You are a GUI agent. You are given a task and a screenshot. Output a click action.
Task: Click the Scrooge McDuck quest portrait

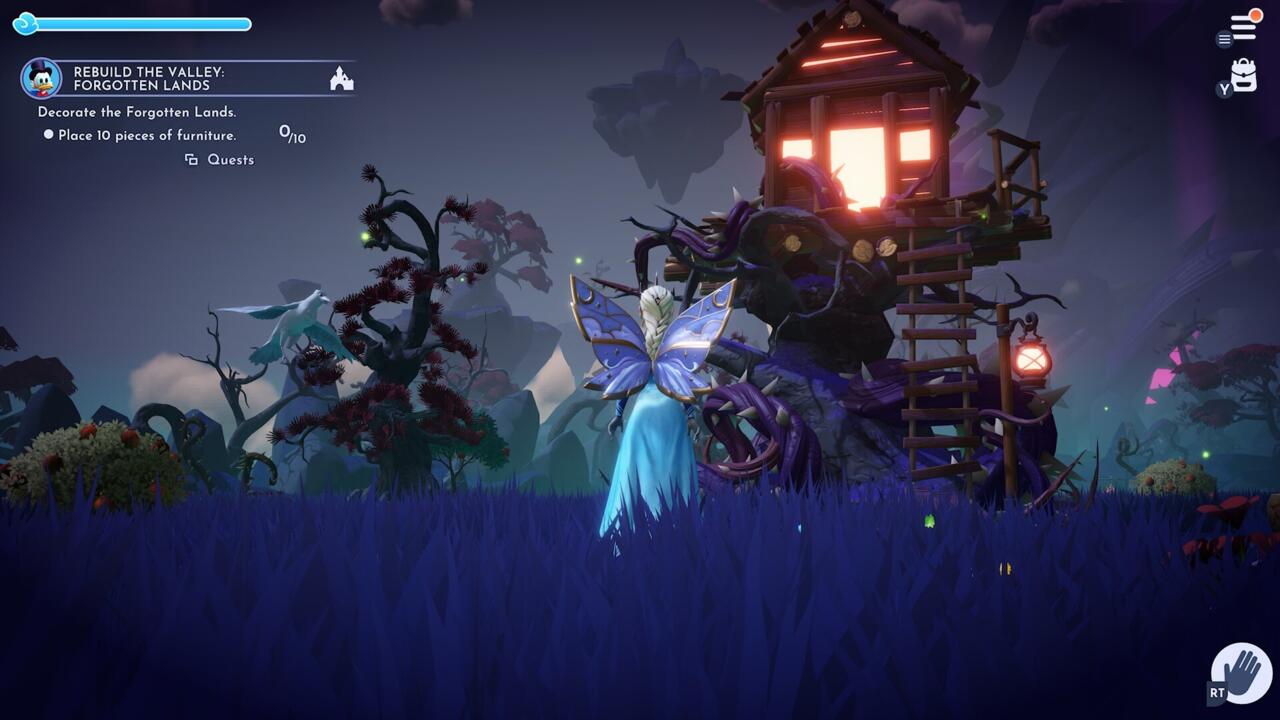pyautogui.click(x=41, y=78)
